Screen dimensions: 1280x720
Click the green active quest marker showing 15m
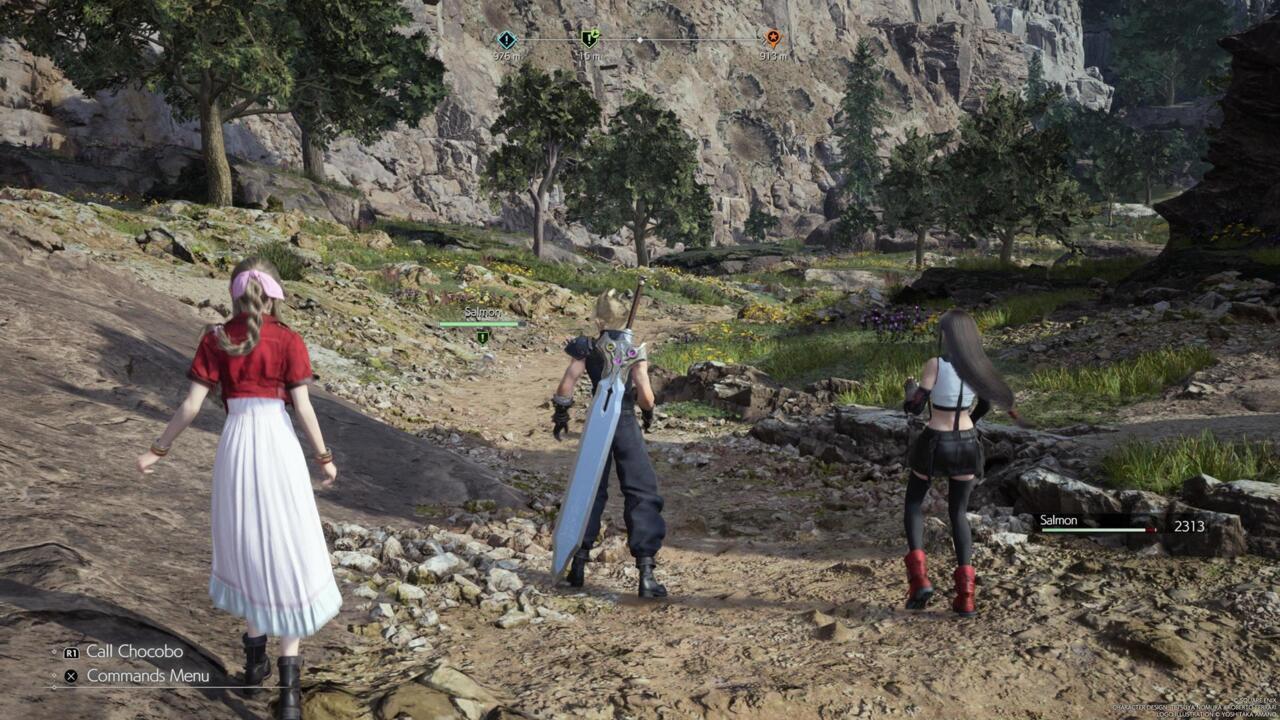(588, 40)
